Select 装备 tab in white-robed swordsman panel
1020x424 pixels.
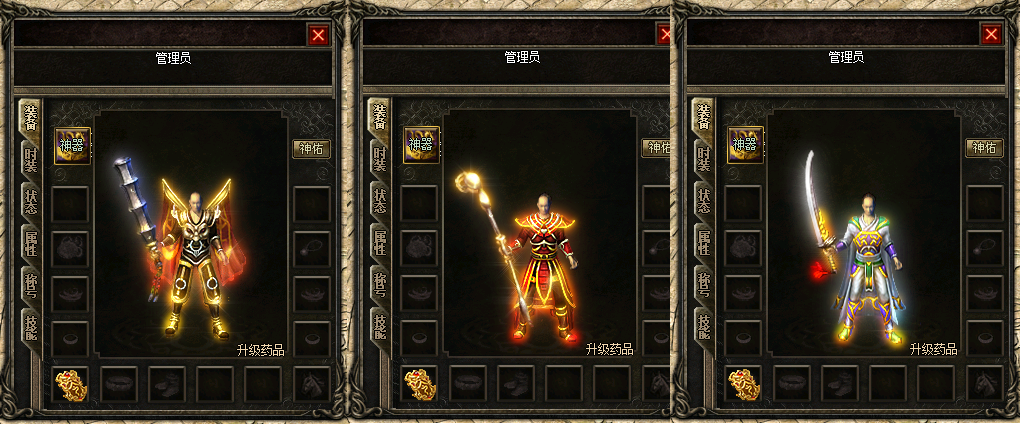point(703,119)
